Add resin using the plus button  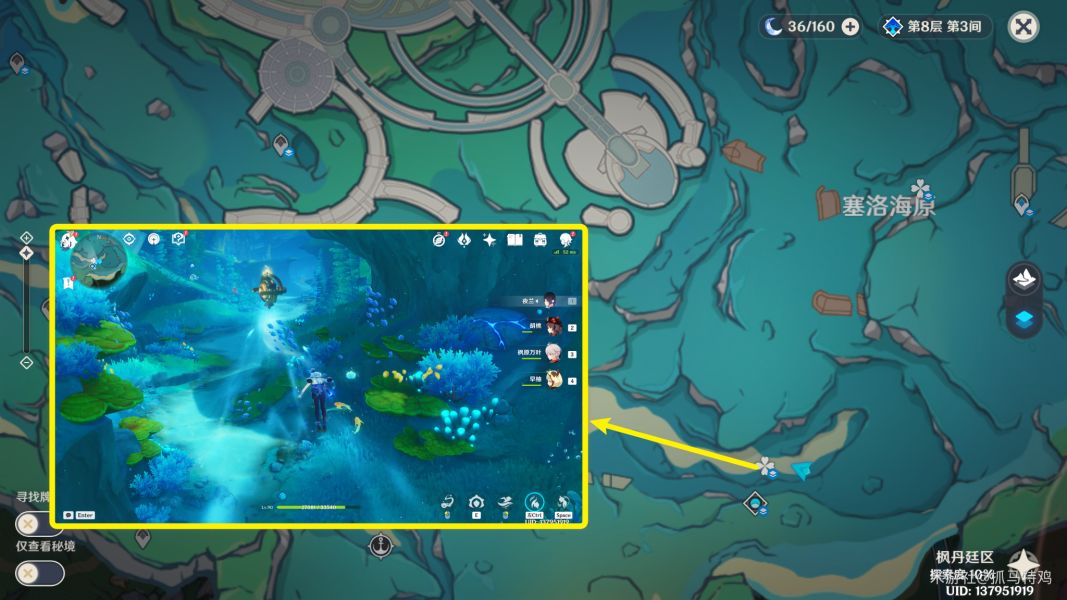(x=850, y=27)
